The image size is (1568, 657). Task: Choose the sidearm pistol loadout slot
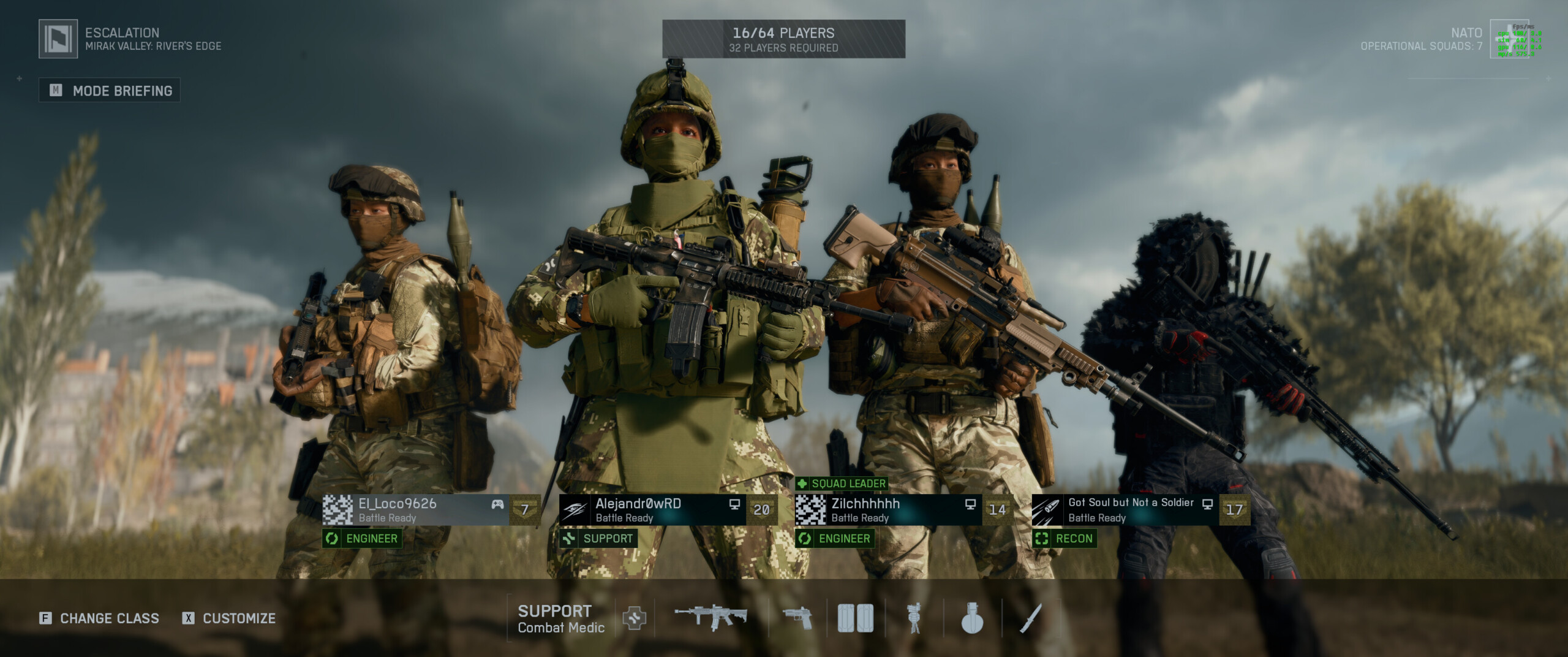[797, 618]
